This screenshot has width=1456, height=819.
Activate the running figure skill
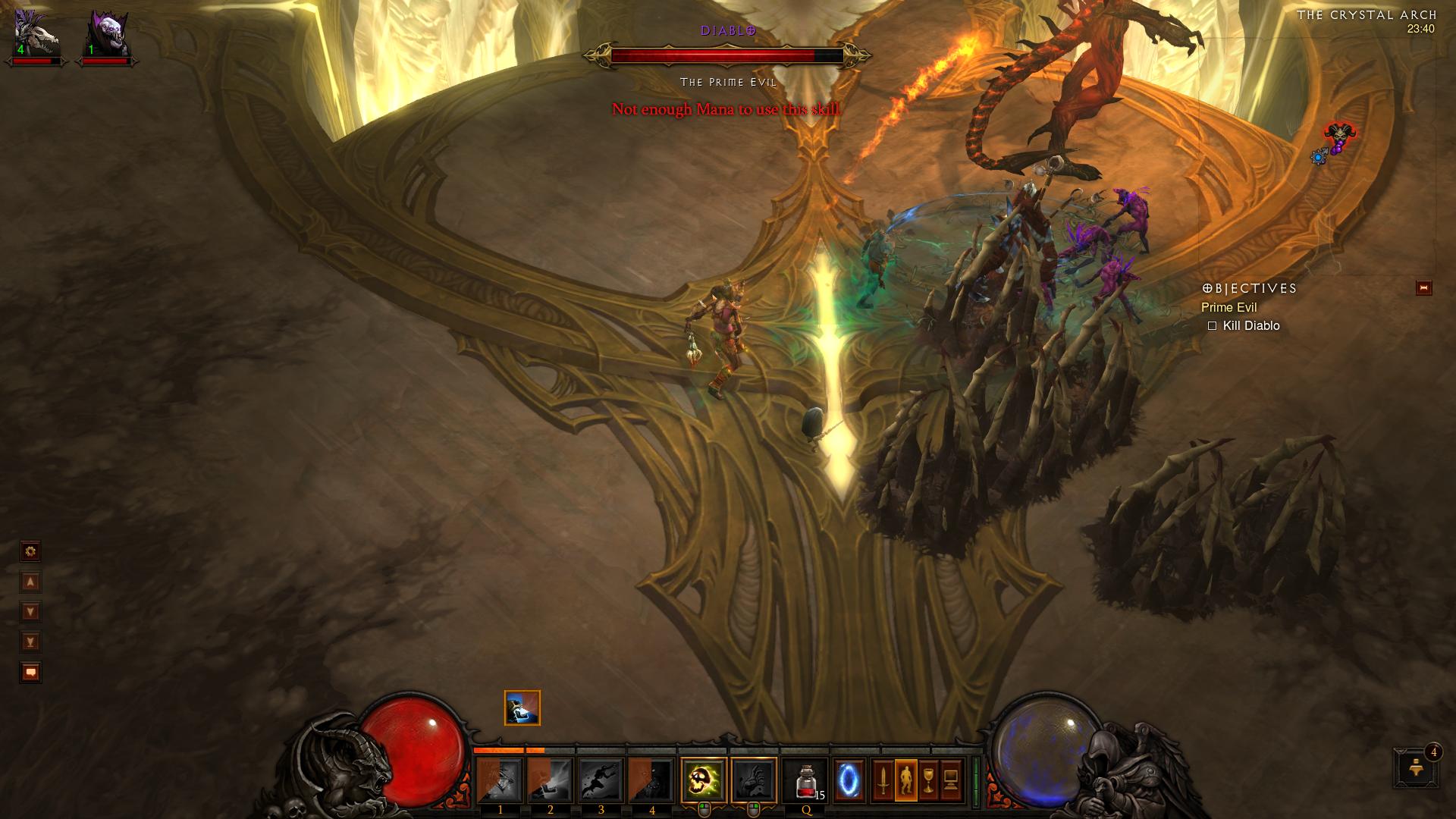[601, 780]
